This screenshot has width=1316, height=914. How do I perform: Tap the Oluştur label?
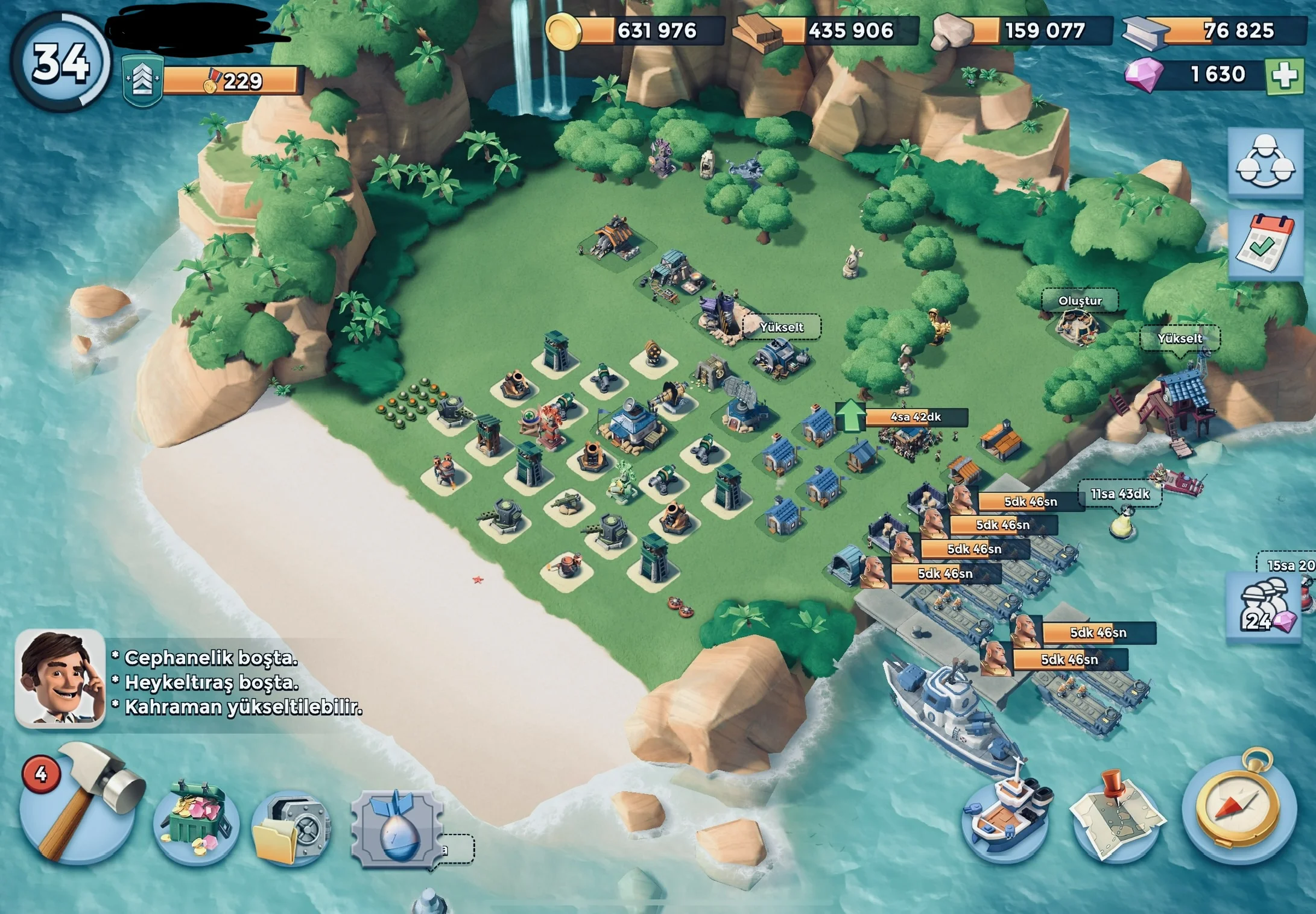1080,301
